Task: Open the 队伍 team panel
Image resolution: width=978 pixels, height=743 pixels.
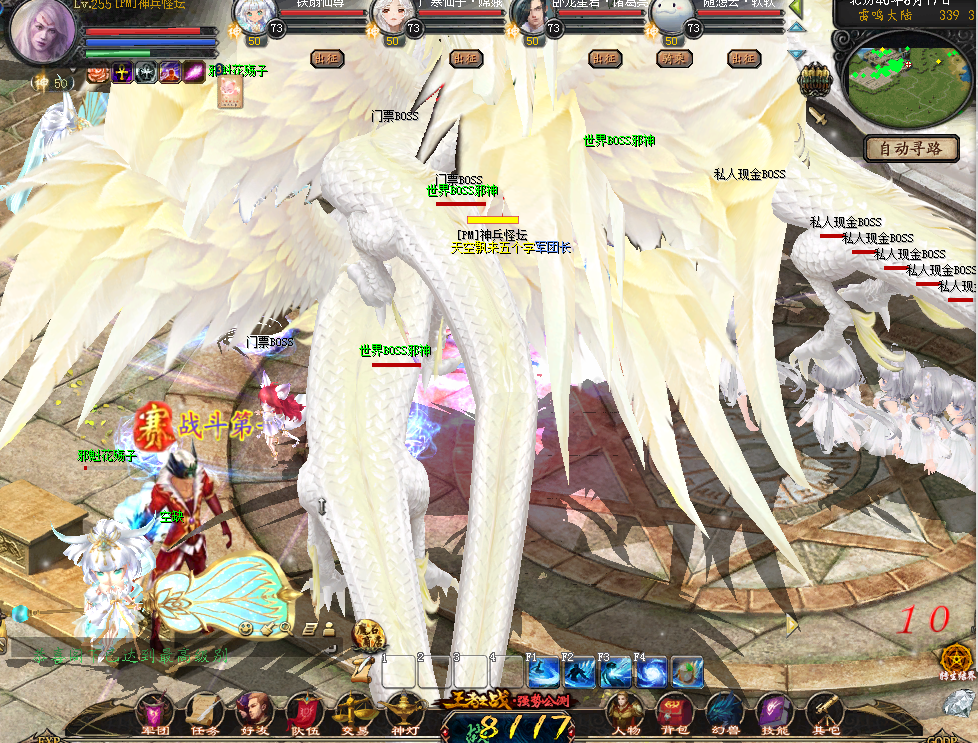Action: coord(304,712)
